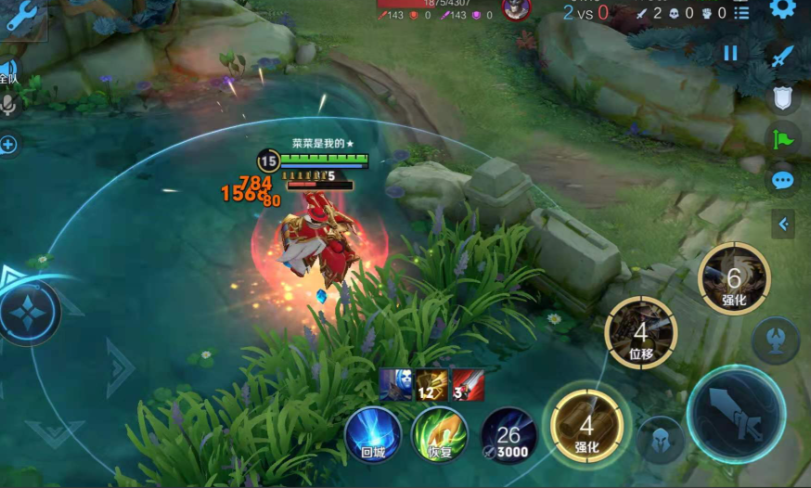Cast the 位移 dash skill
Screen dimensions: 811x488
(x=641, y=333)
